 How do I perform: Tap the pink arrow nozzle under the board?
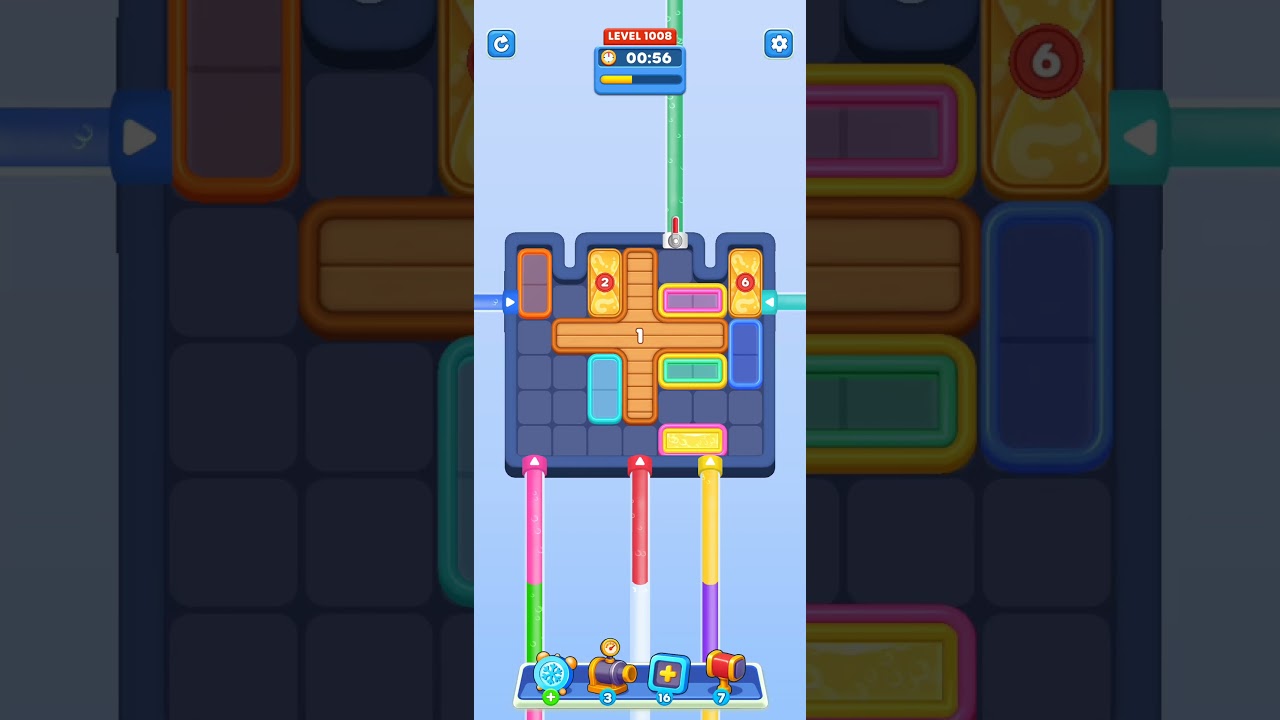pos(534,461)
